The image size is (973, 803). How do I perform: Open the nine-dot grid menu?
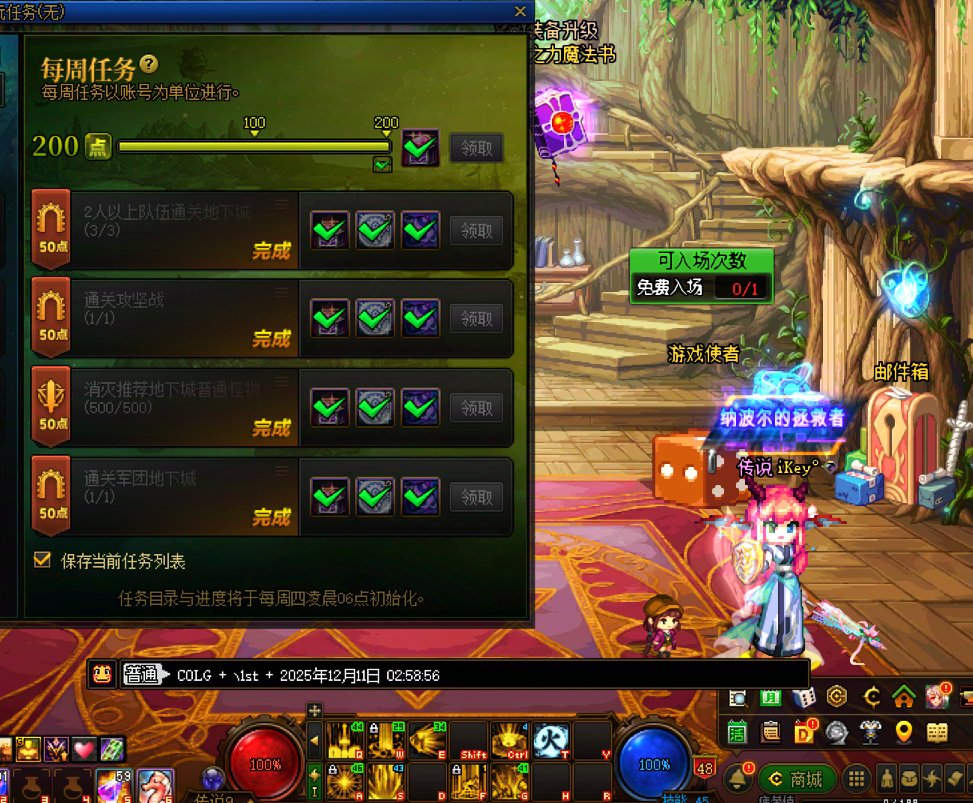click(856, 779)
